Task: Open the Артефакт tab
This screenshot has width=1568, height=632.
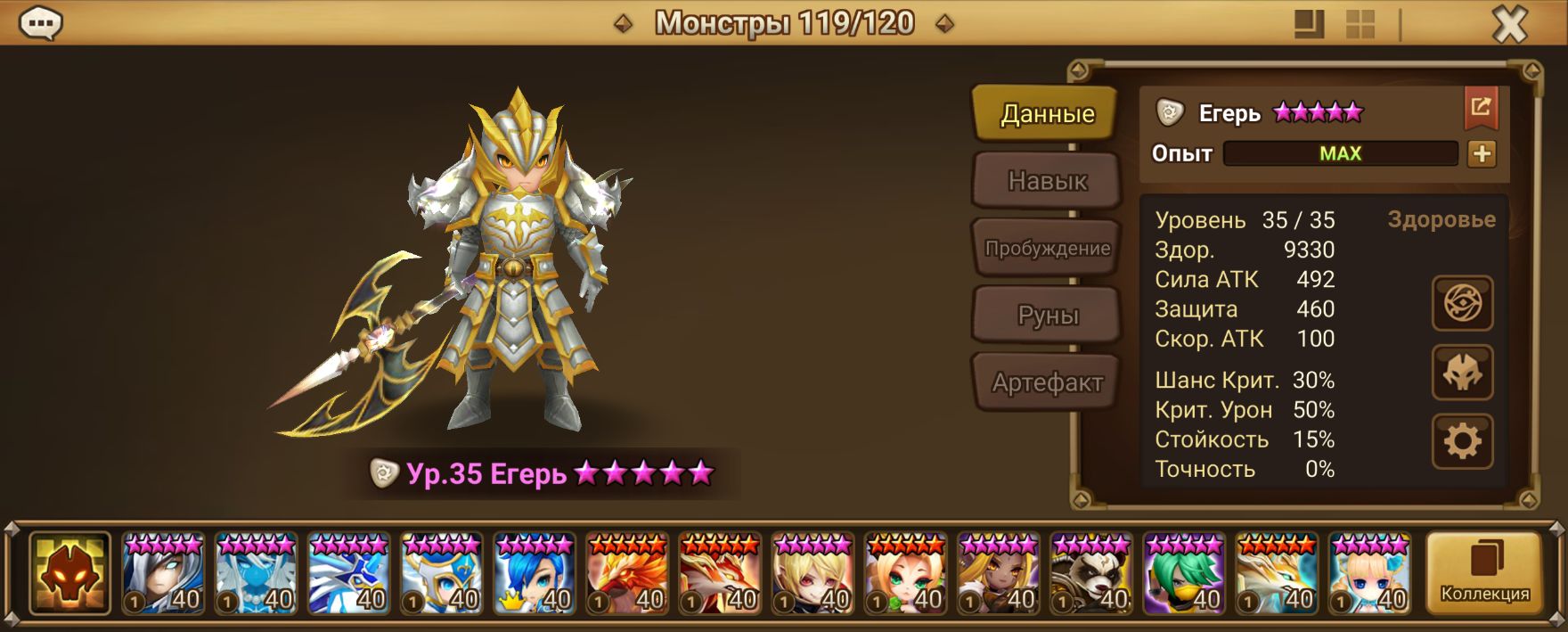Action: [1047, 382]
